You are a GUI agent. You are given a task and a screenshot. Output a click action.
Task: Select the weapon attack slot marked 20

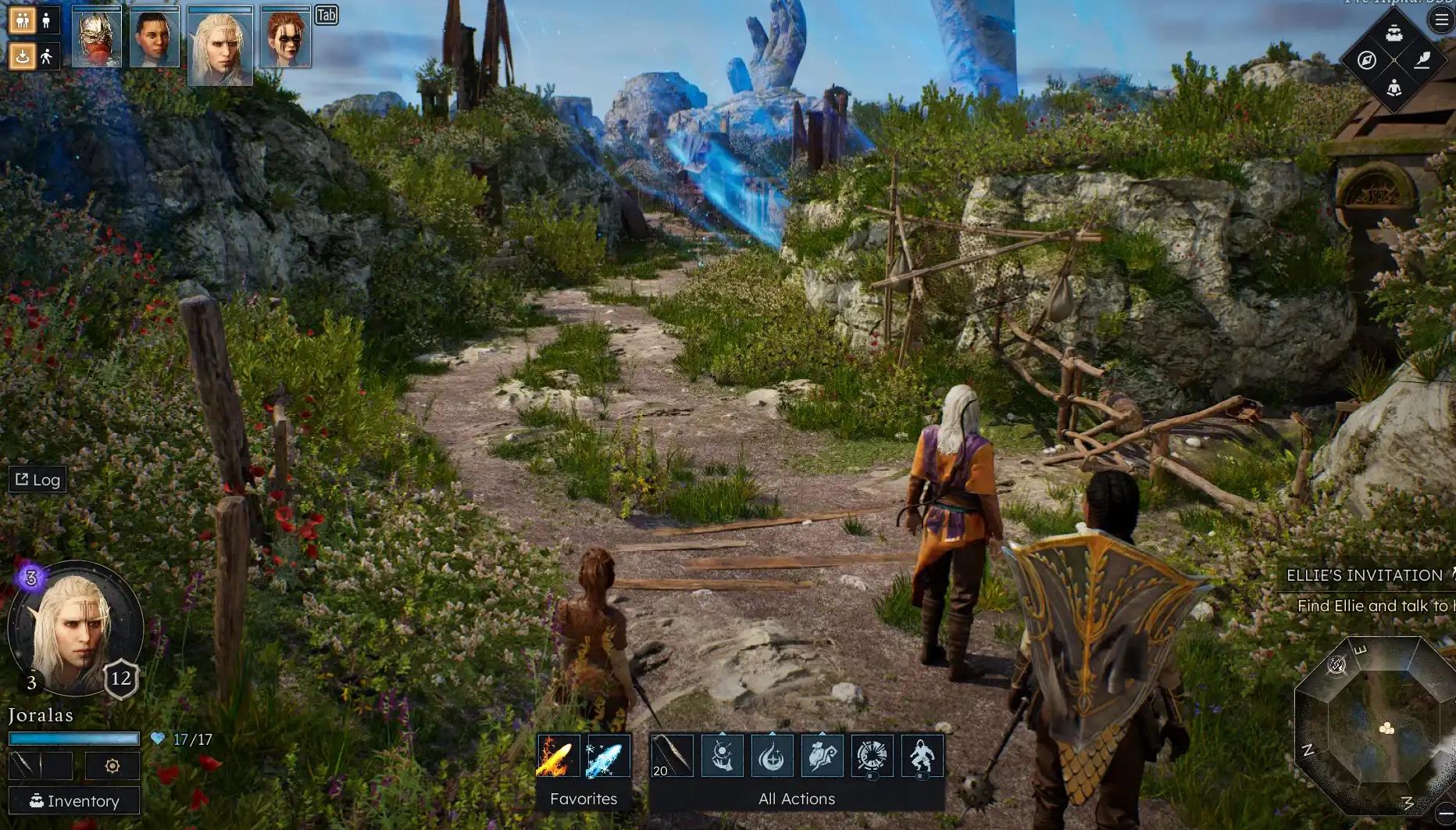tap(671, 756)
